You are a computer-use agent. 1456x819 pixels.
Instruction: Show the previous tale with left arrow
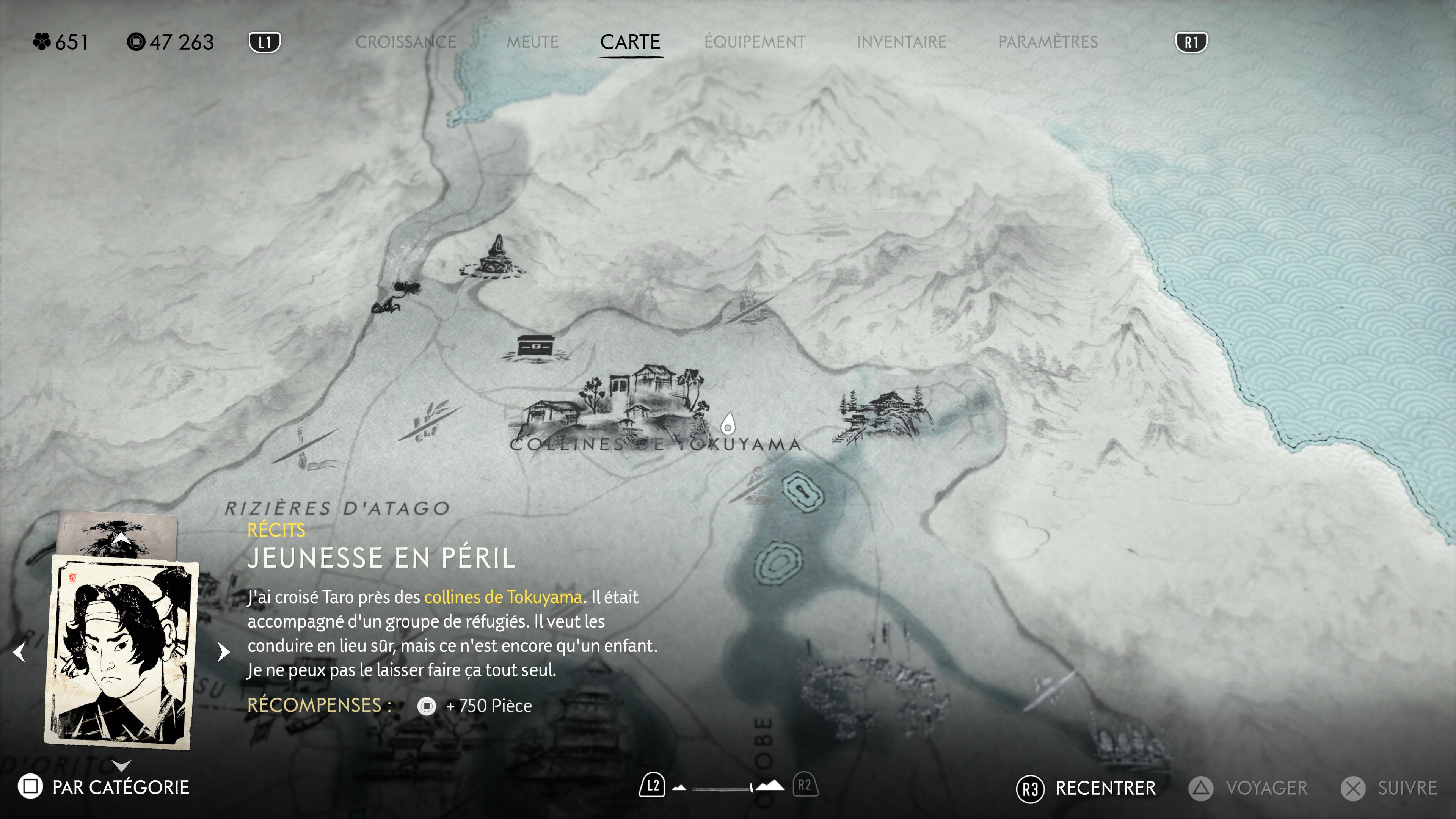click(x=19, y=652)
